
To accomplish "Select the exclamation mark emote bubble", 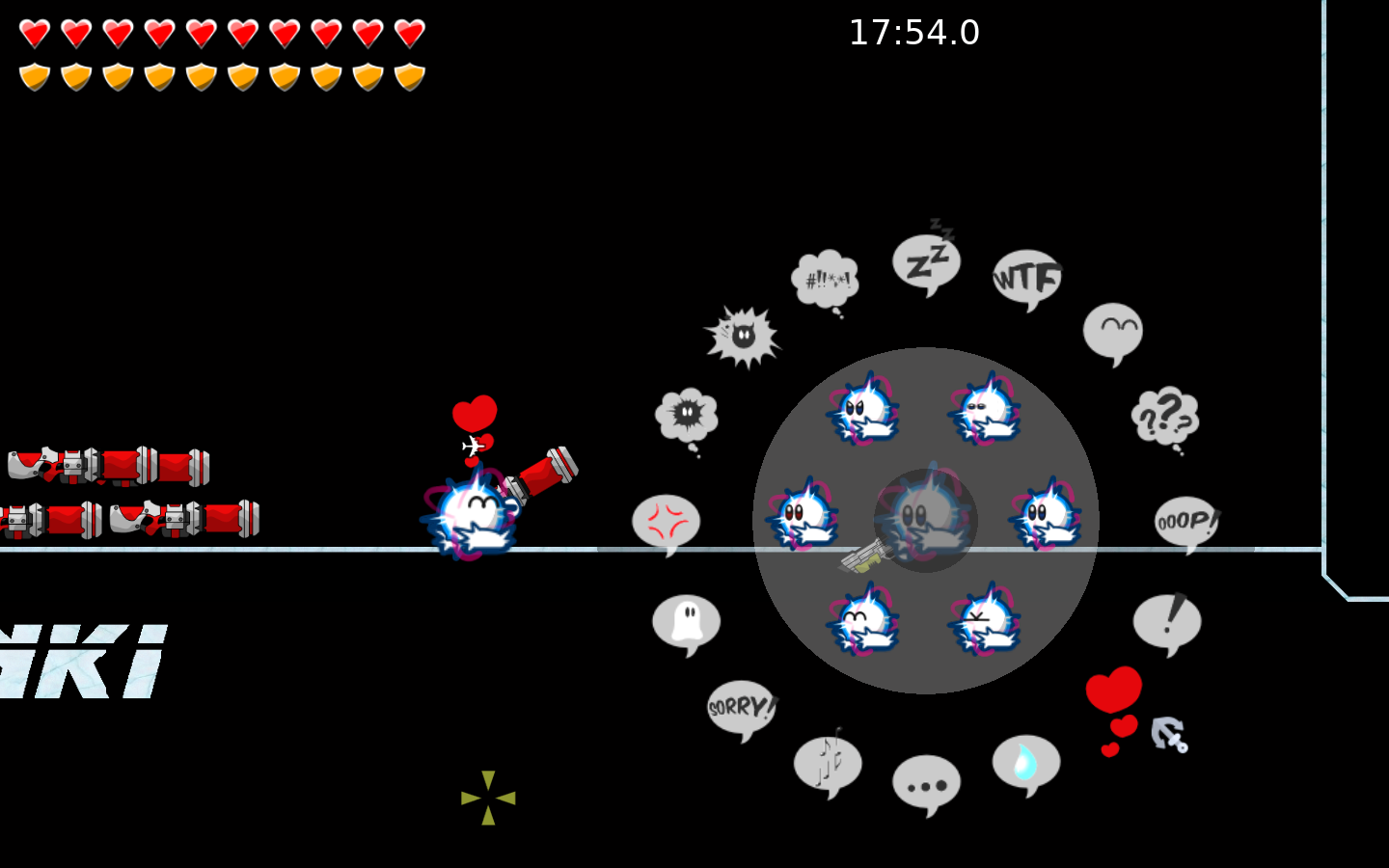I will (x=1167, y=622).
